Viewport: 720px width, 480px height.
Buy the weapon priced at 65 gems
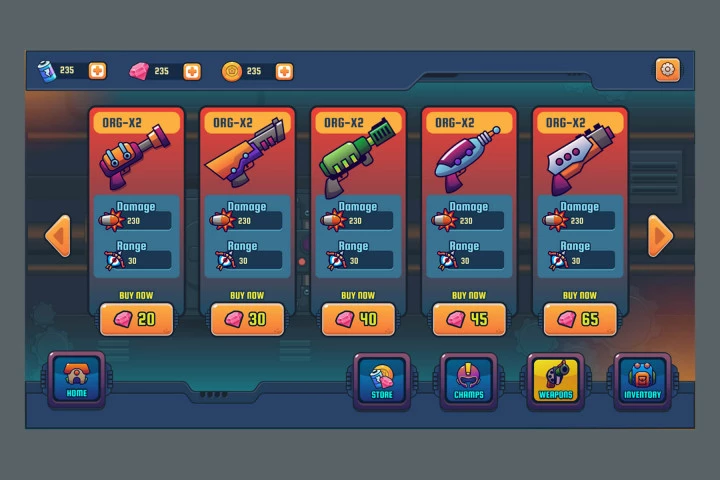click(x=580, y=319)
